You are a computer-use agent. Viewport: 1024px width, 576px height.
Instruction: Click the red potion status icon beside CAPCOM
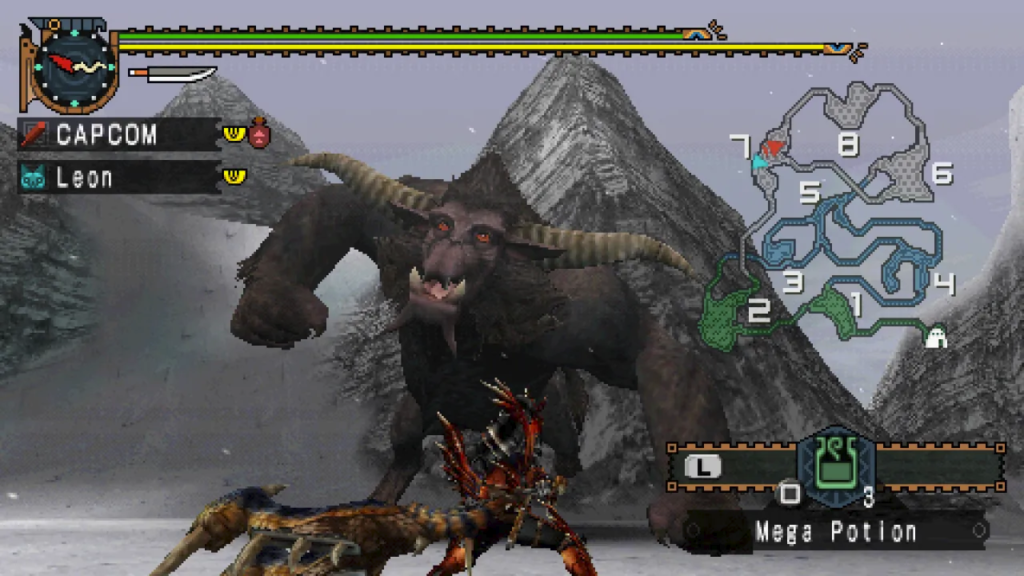click(260, 133)
